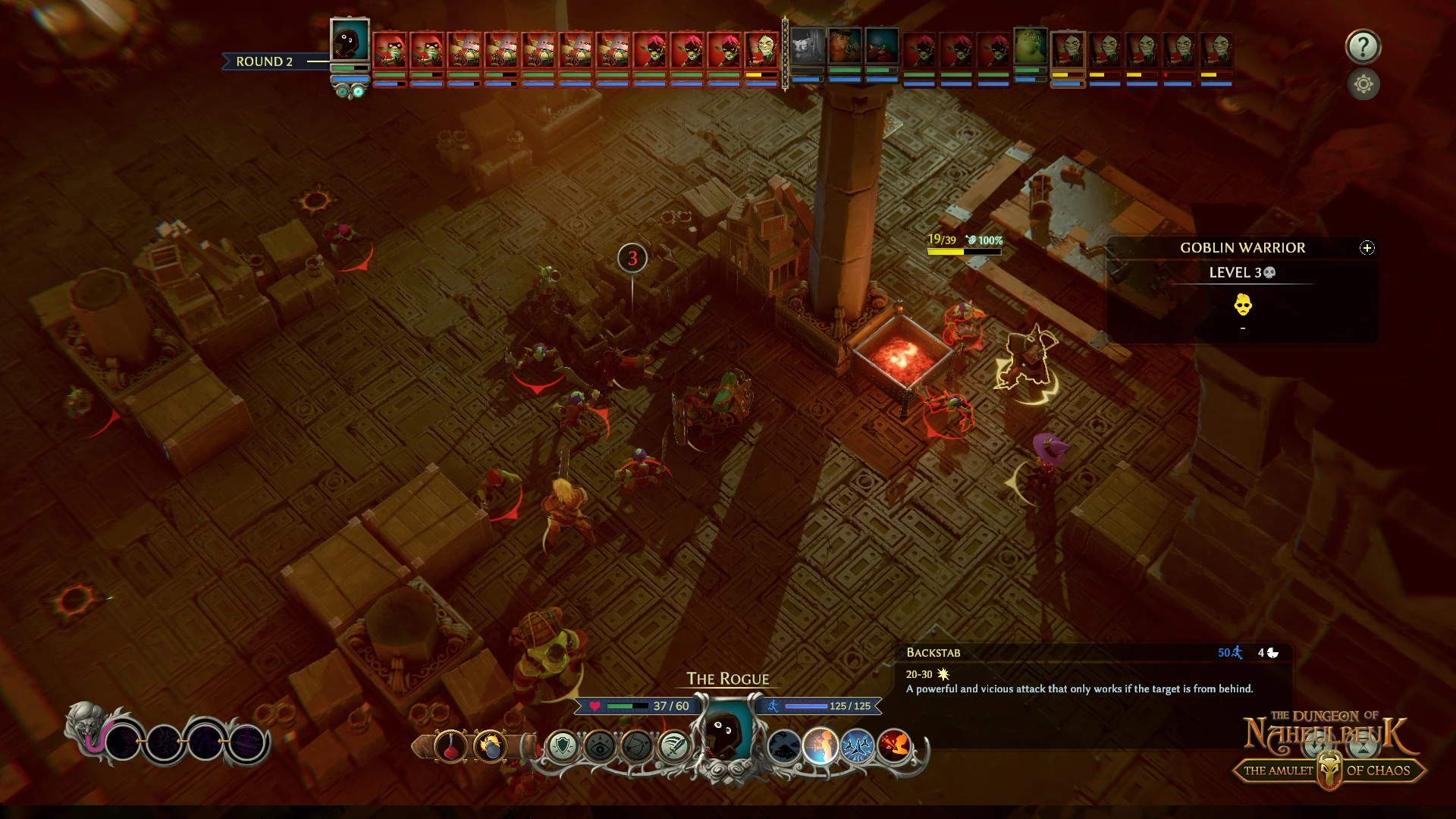Image resolution: width=1456 pixels, height=819 pixels.
Task: Activate the shield defense stance ability
Action: coord(563,746)
